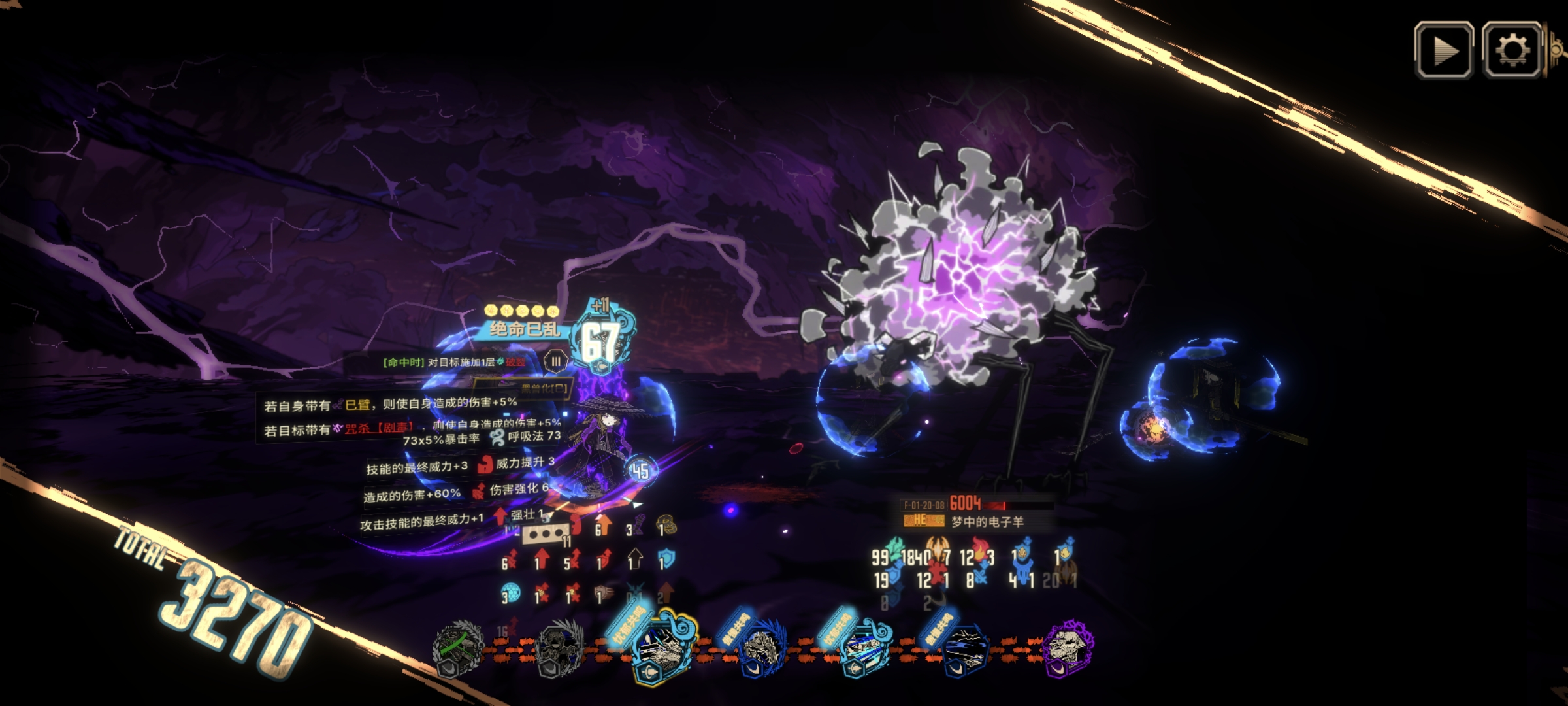The width and height of the screenshot is (1568, 706).
Task: Click the play speed arrow button
Action: (x=1443, y=50)
